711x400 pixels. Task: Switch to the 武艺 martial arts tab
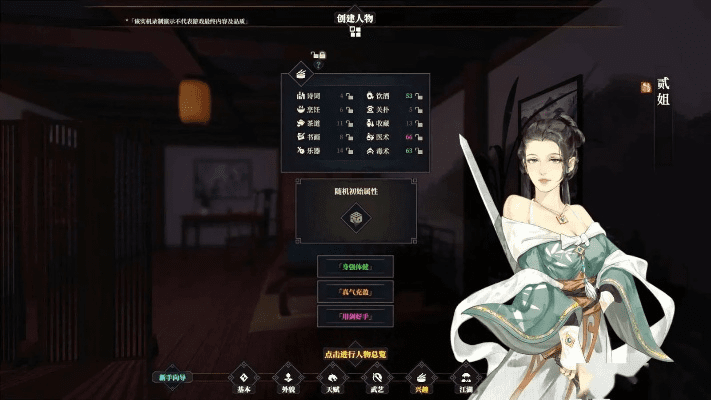(376, 377)
